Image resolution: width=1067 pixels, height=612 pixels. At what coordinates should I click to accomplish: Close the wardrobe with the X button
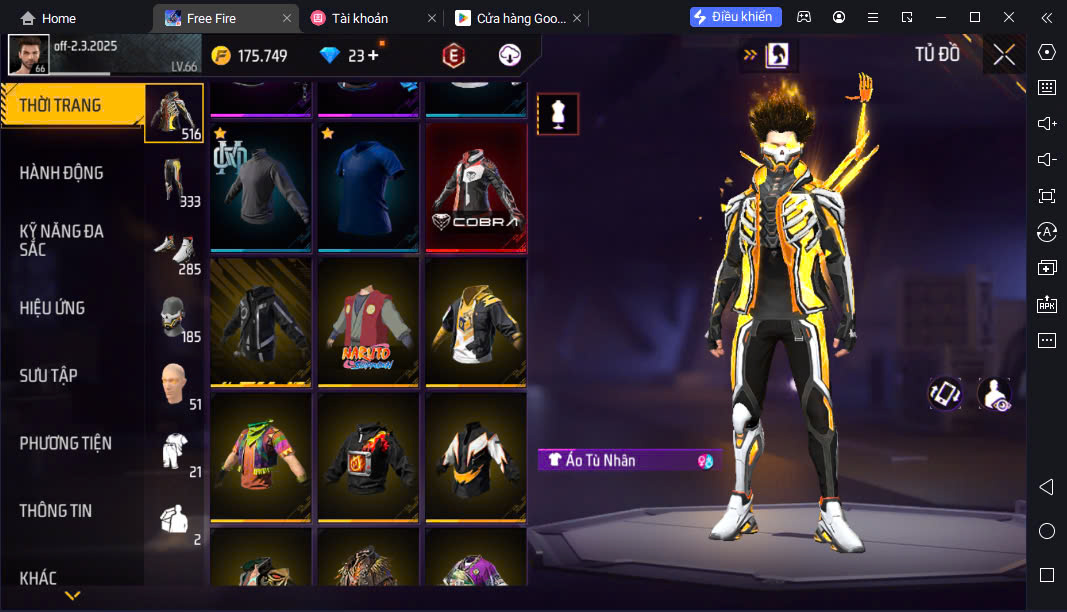coord(1004,55)
